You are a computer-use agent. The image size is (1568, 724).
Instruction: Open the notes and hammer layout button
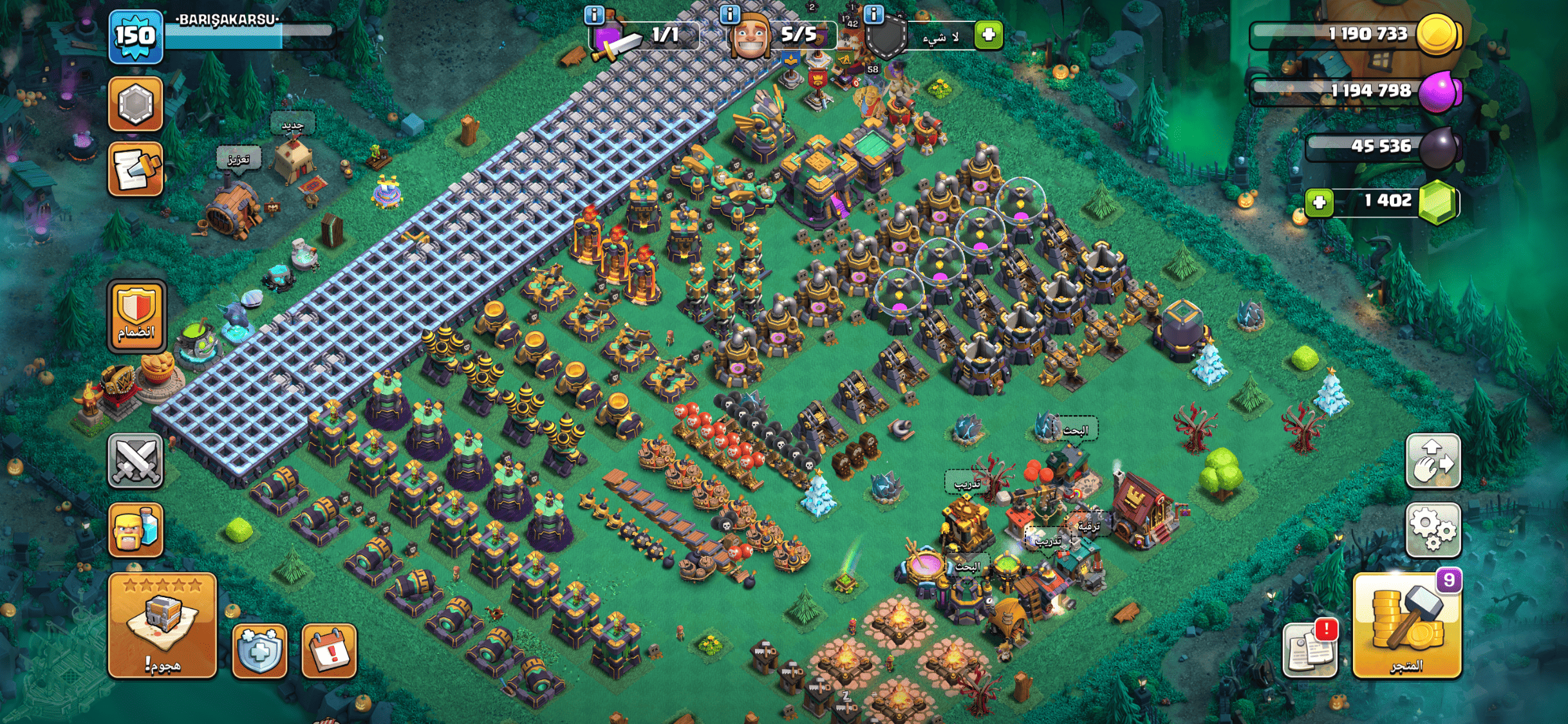135,169
